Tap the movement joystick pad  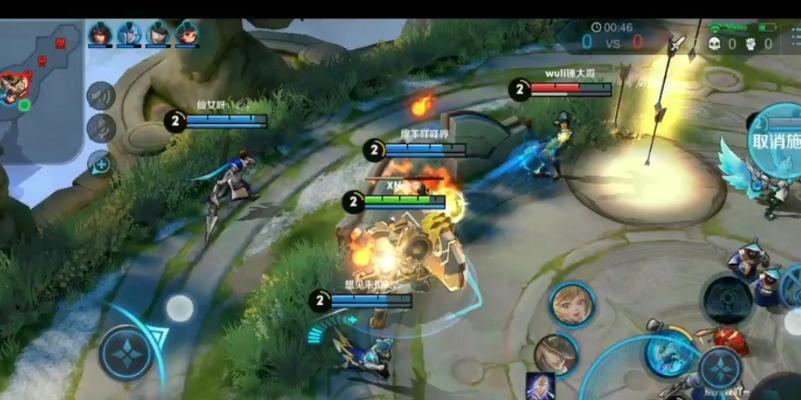point(127,352)
